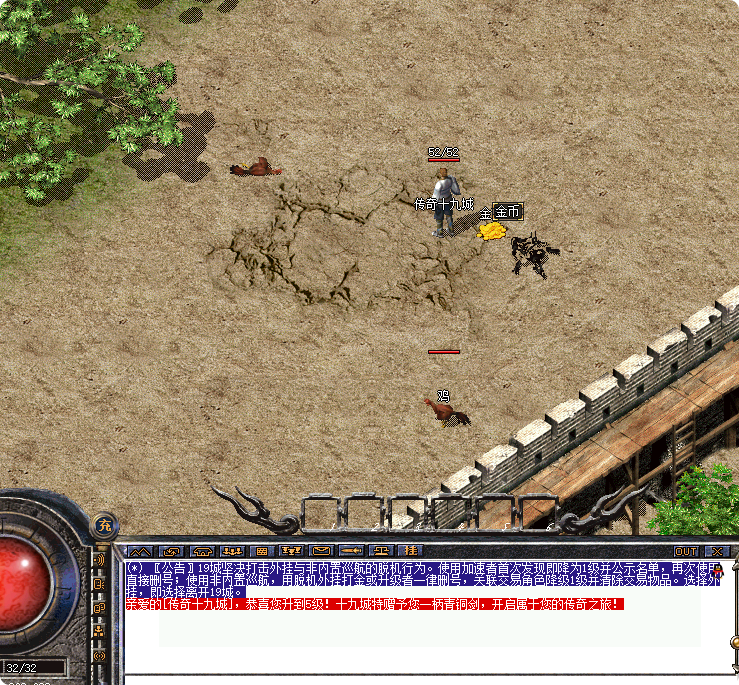Screen dimensions: 739x685
Task: Click the mountain-shaped map toolbar button
Action: click(x=140, y=551)
